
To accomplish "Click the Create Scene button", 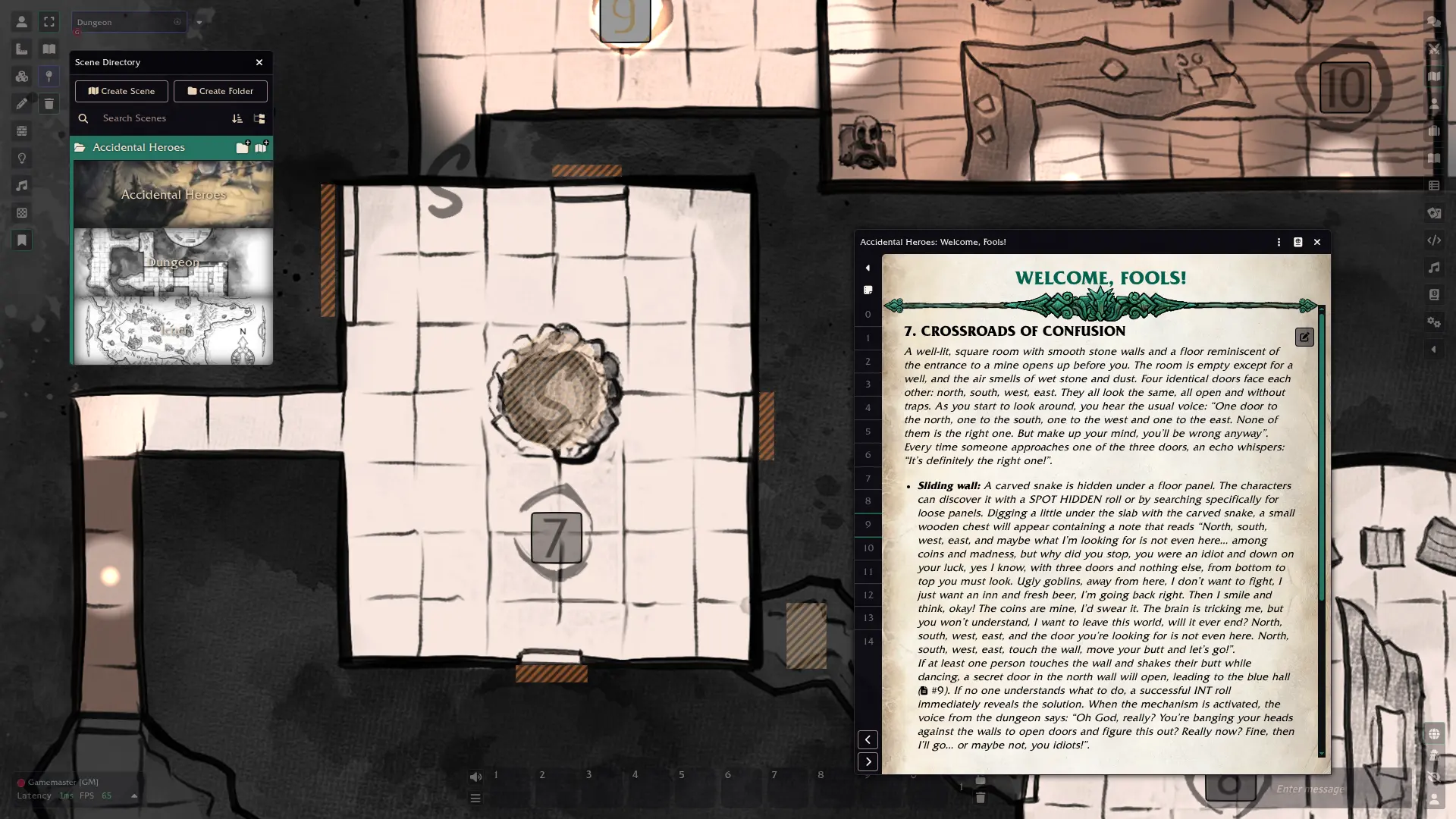I will tap(121, 91).
